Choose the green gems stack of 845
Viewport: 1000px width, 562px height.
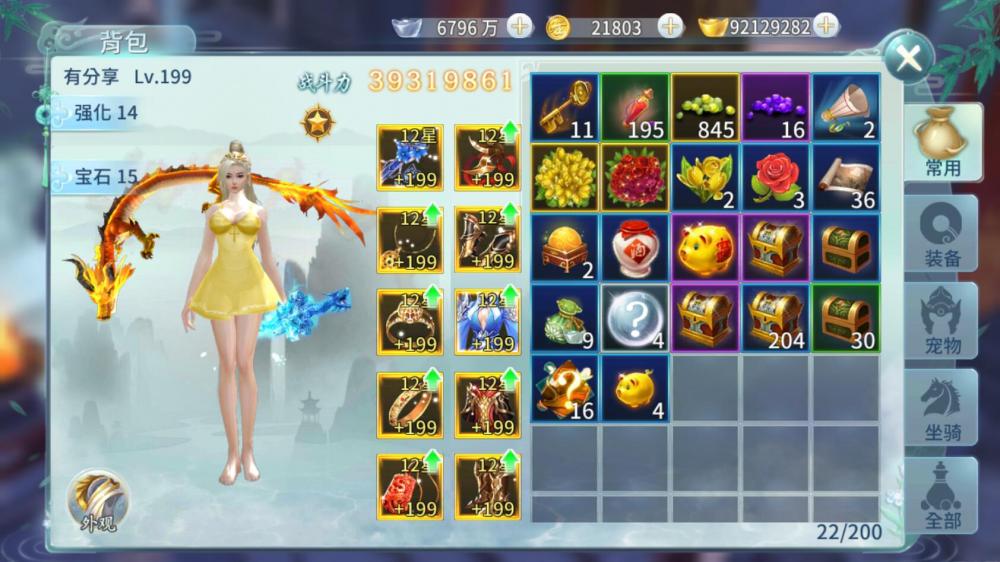705,107
